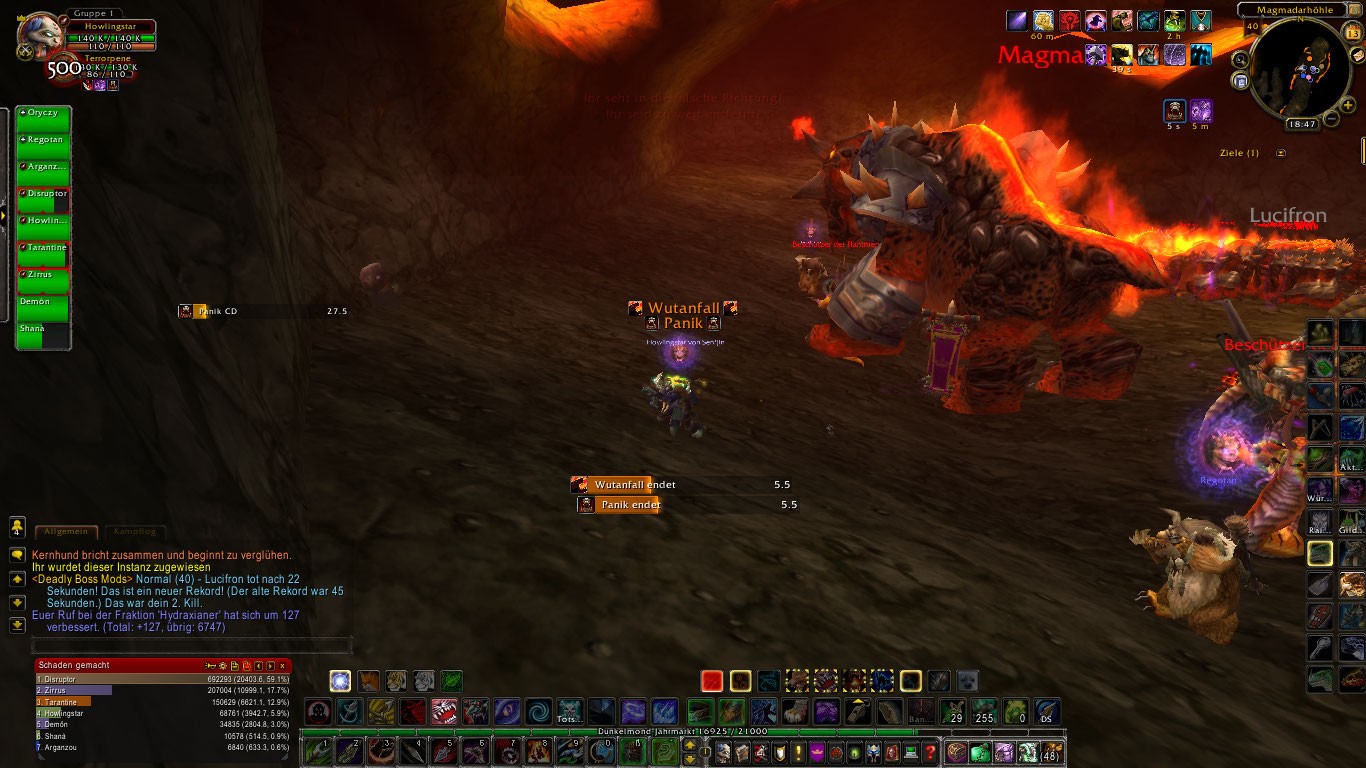Jump chat to bottom with double-arrow button
This screenshot has width=1366, height=768.
click(17, 625)
